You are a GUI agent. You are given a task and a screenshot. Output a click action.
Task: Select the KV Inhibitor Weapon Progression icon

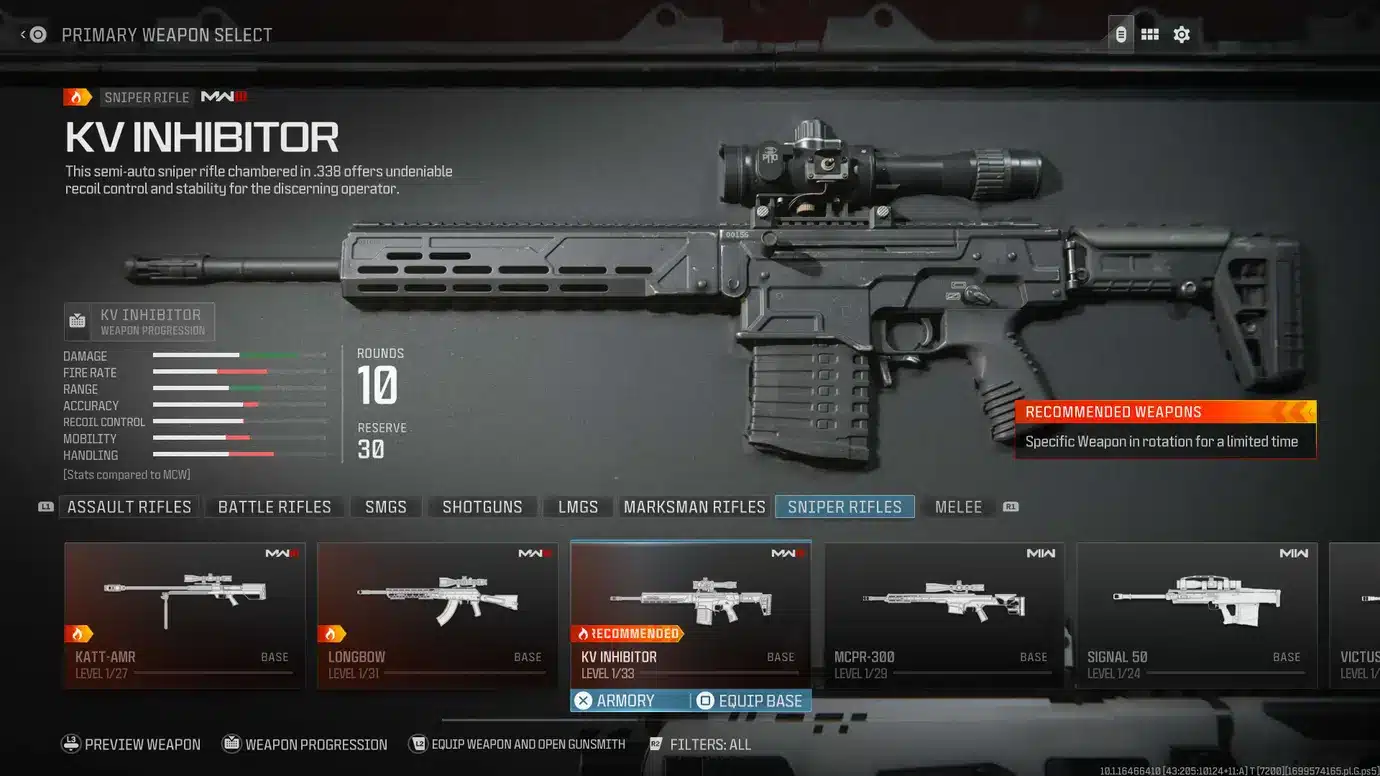point(78,320)
